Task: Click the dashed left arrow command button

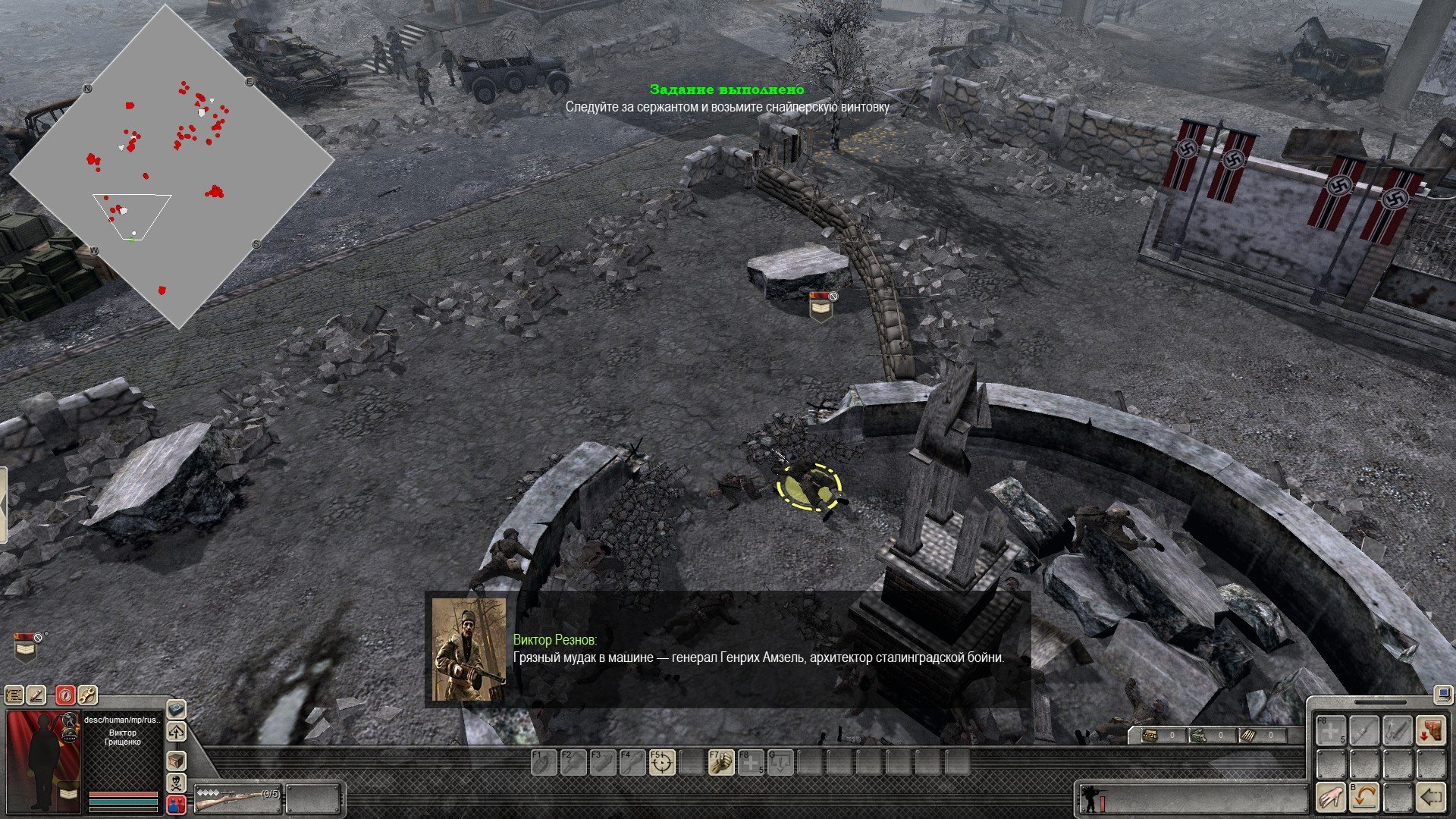Action: coord(1431,797)
